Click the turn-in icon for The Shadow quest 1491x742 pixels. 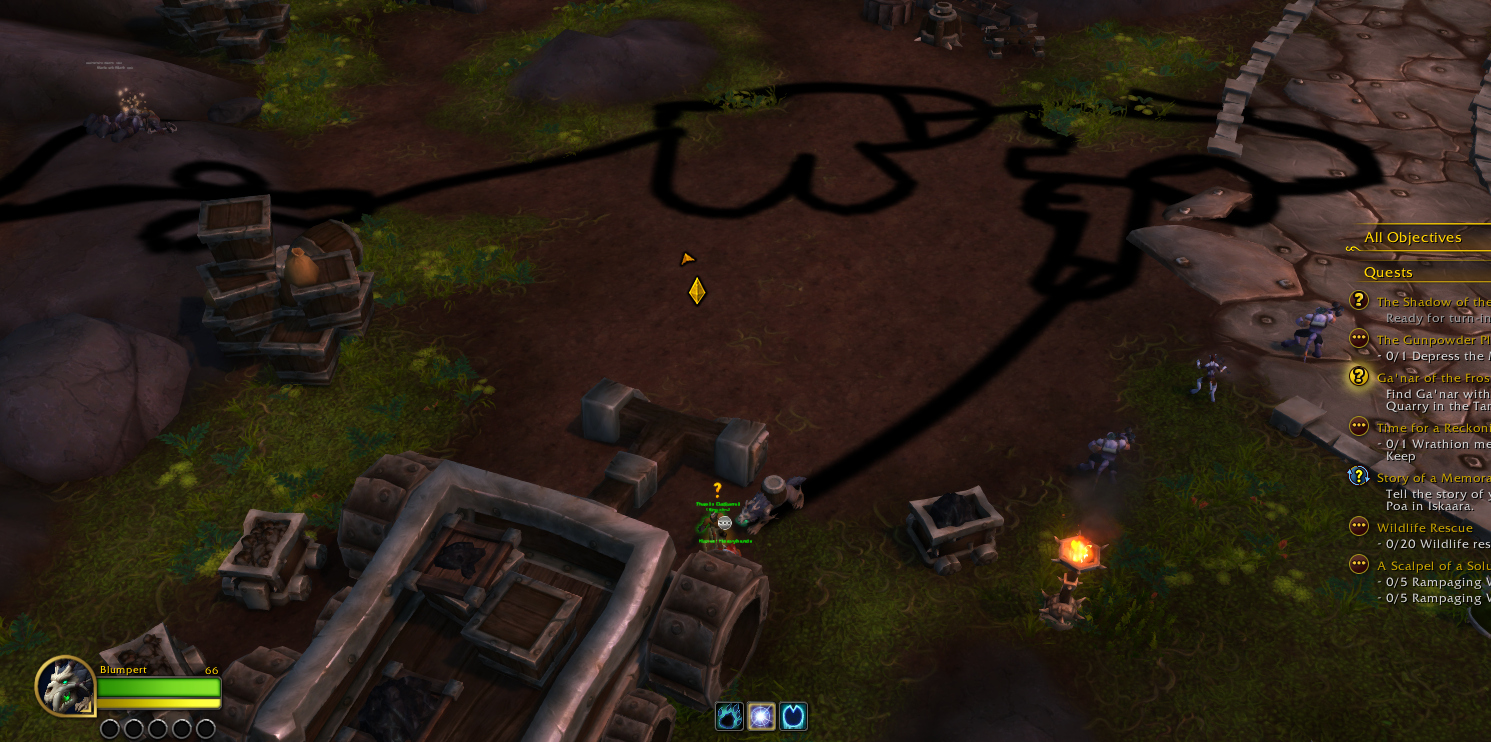(x=1359, y=300)
